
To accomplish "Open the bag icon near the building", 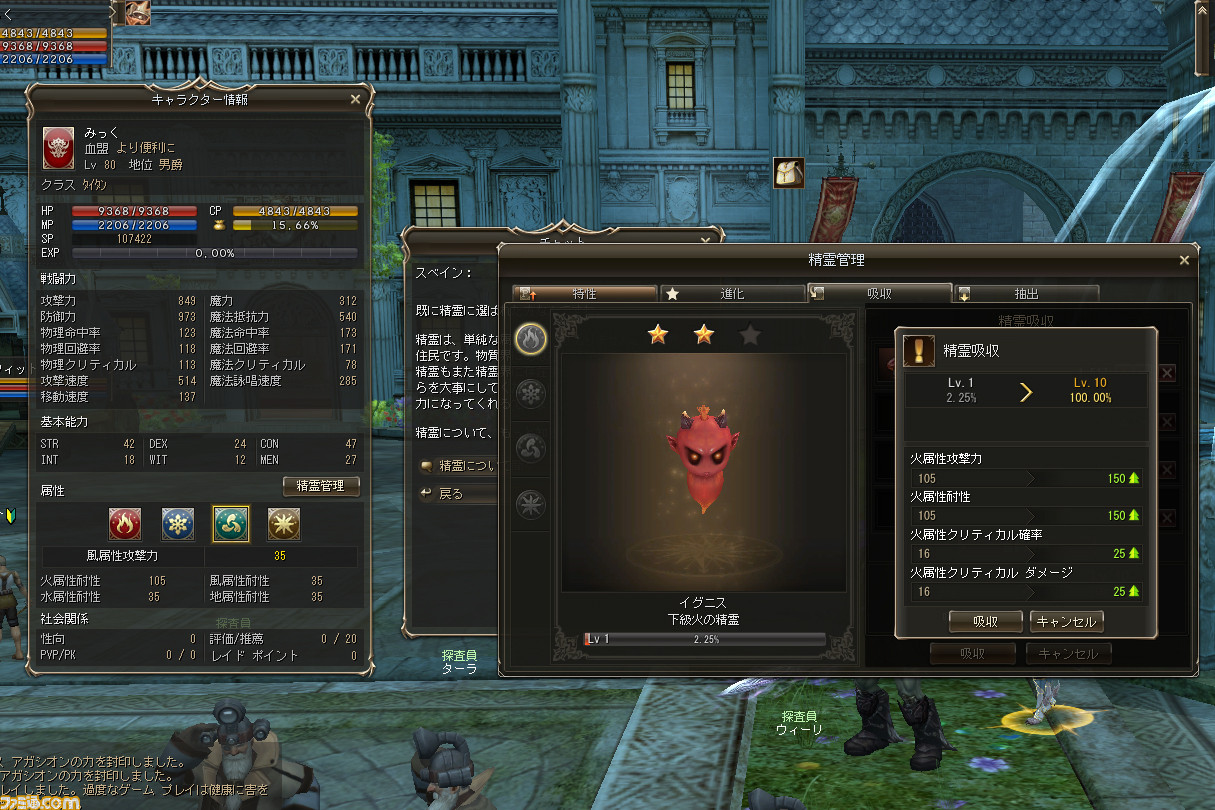I will pyautogui.click(x=789, y=173).
